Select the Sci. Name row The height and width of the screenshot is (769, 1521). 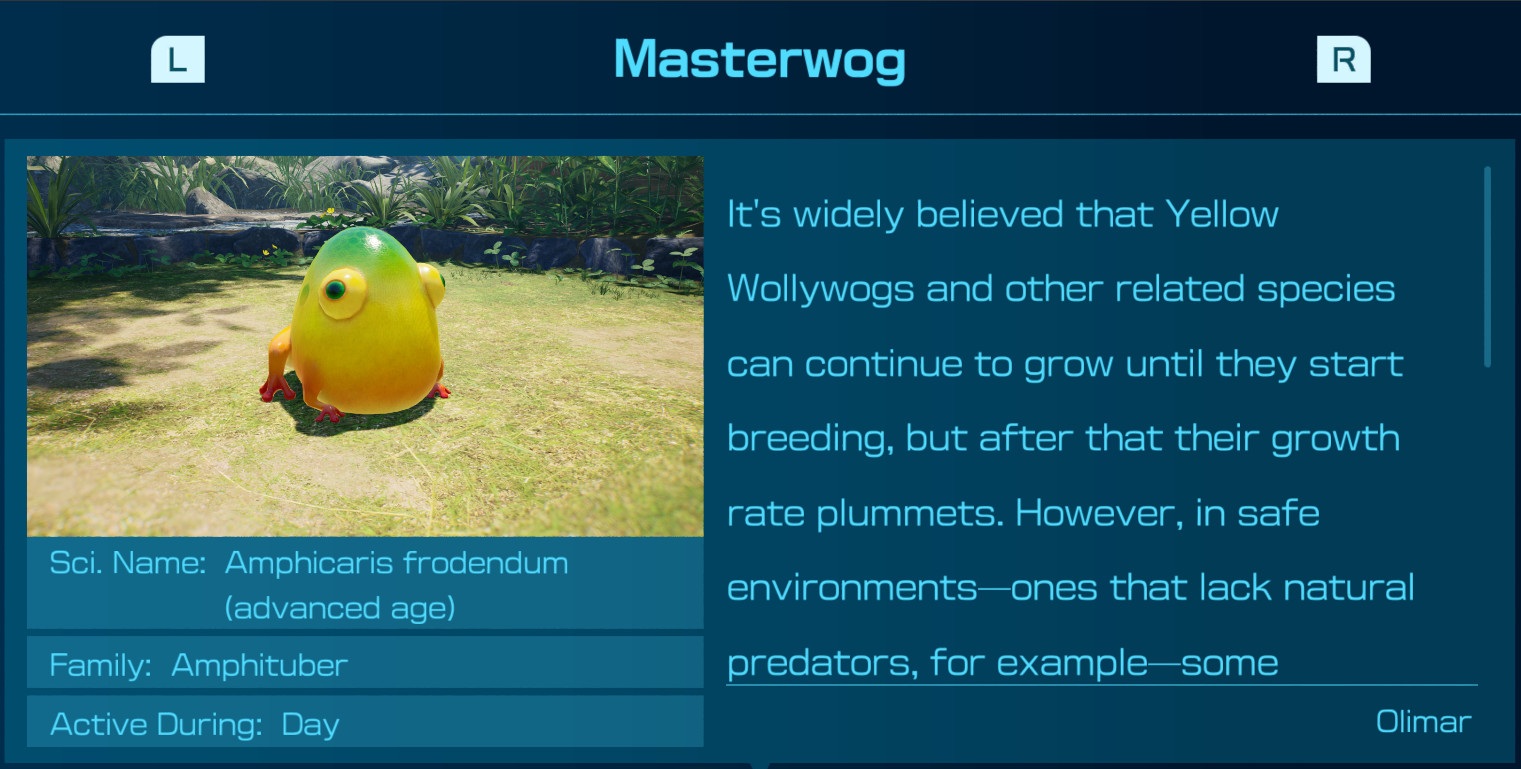[365, 583]
